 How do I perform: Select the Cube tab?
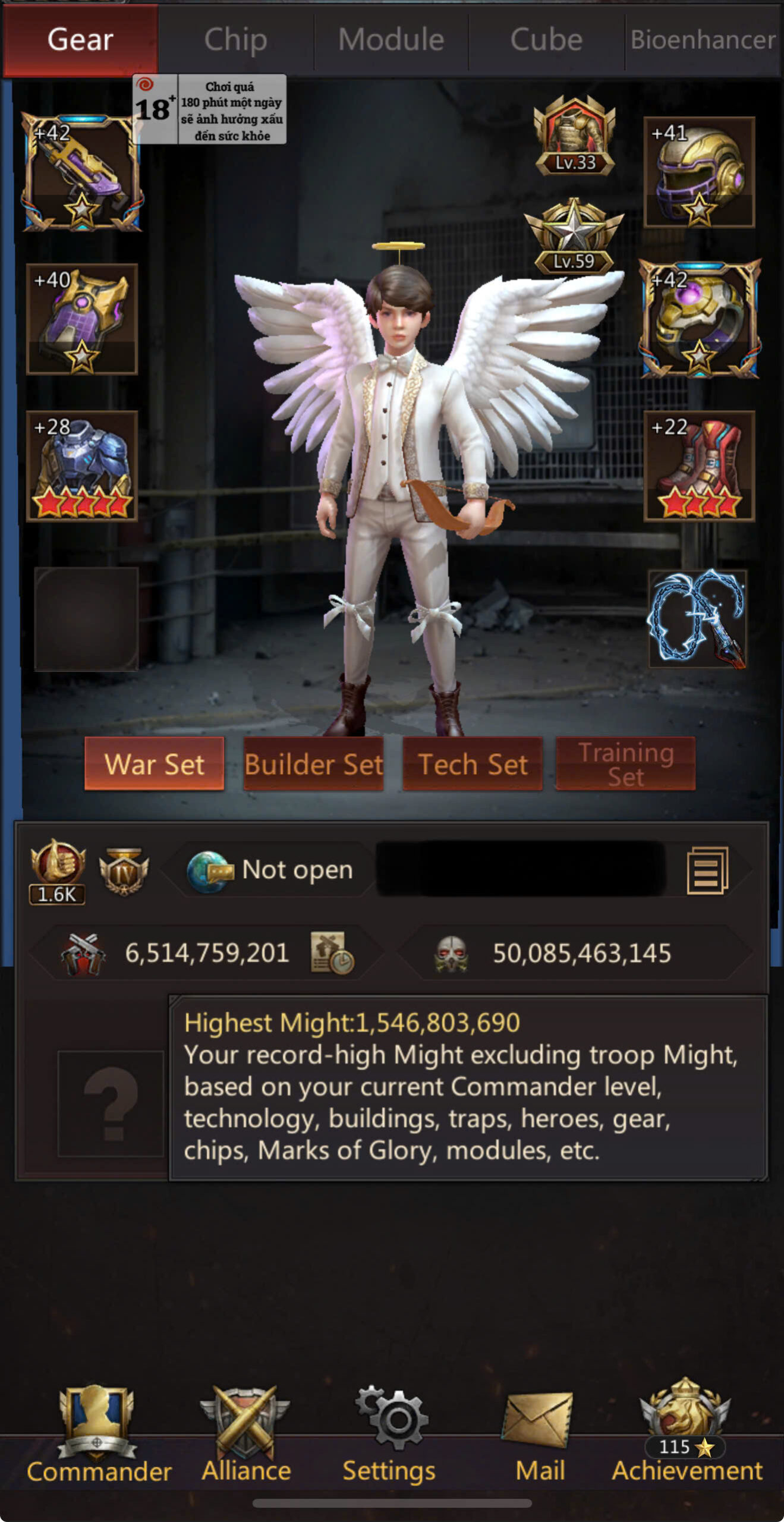click(x=546, y=40)
